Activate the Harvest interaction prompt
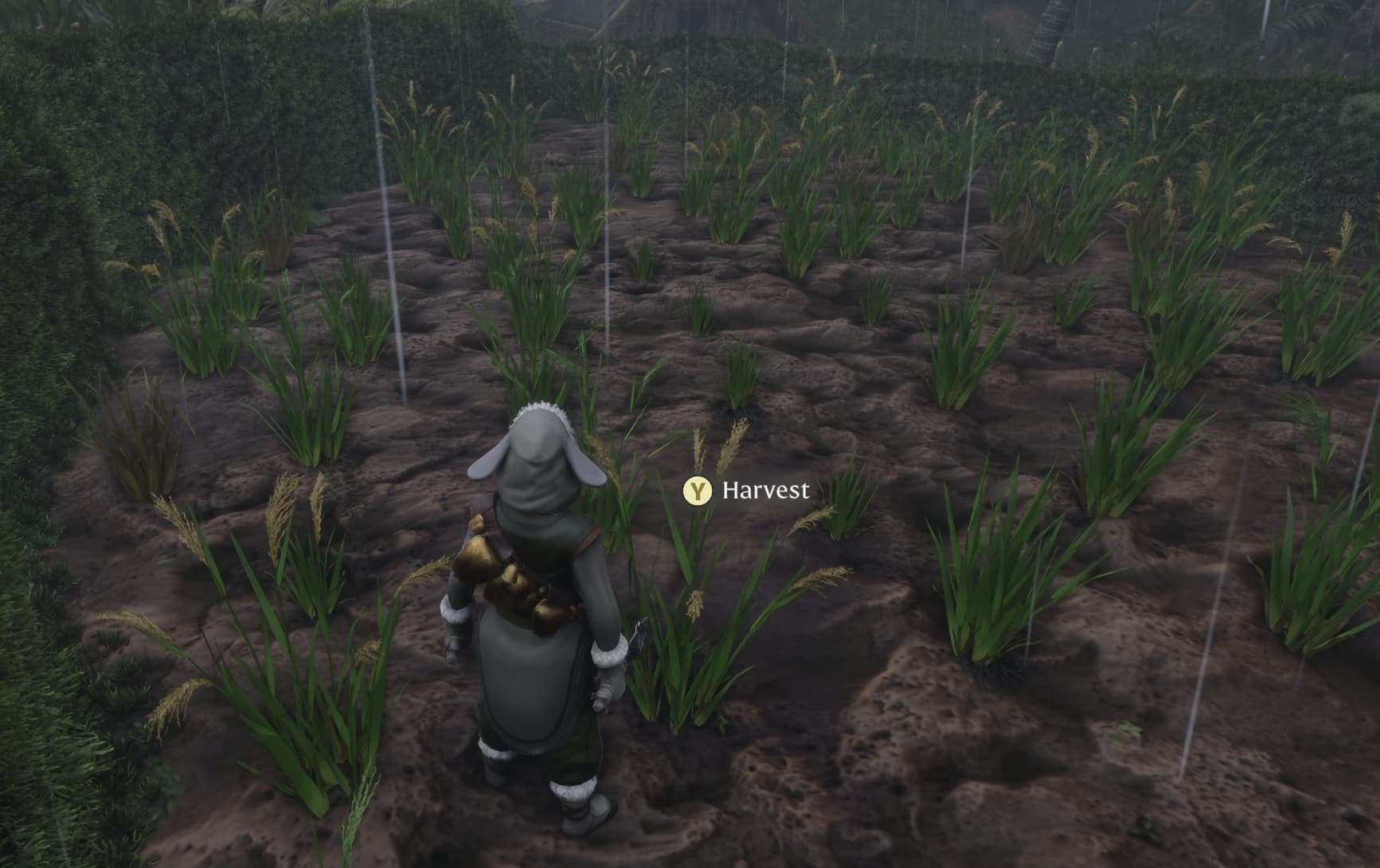Screen dimensions: 1380x868 tap(697, 491)
